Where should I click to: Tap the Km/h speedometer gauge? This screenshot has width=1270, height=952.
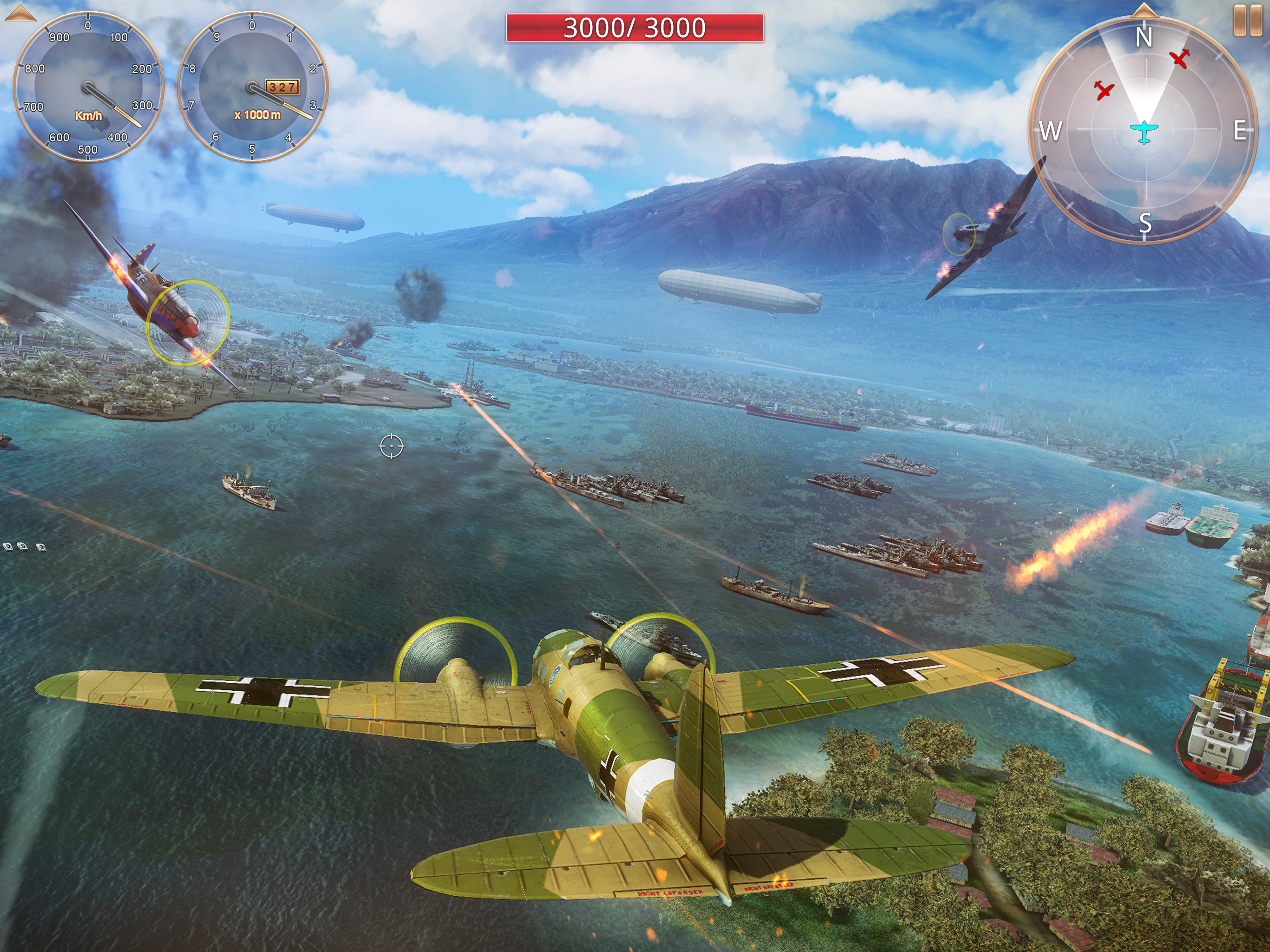tap(88, 87)
